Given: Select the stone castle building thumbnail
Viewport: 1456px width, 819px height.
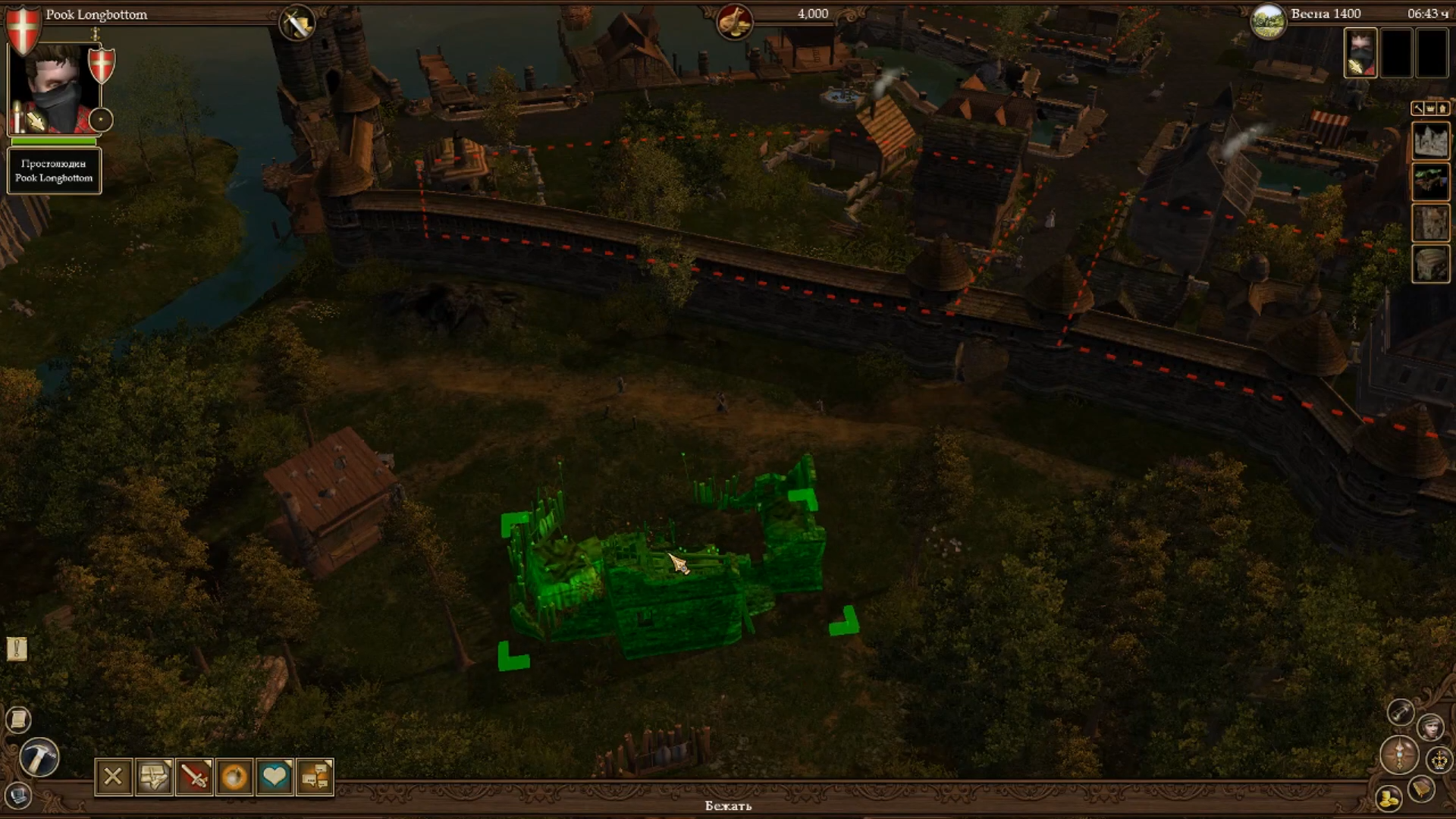Looking at the screenshot, I should click(x=1430, y=141).
